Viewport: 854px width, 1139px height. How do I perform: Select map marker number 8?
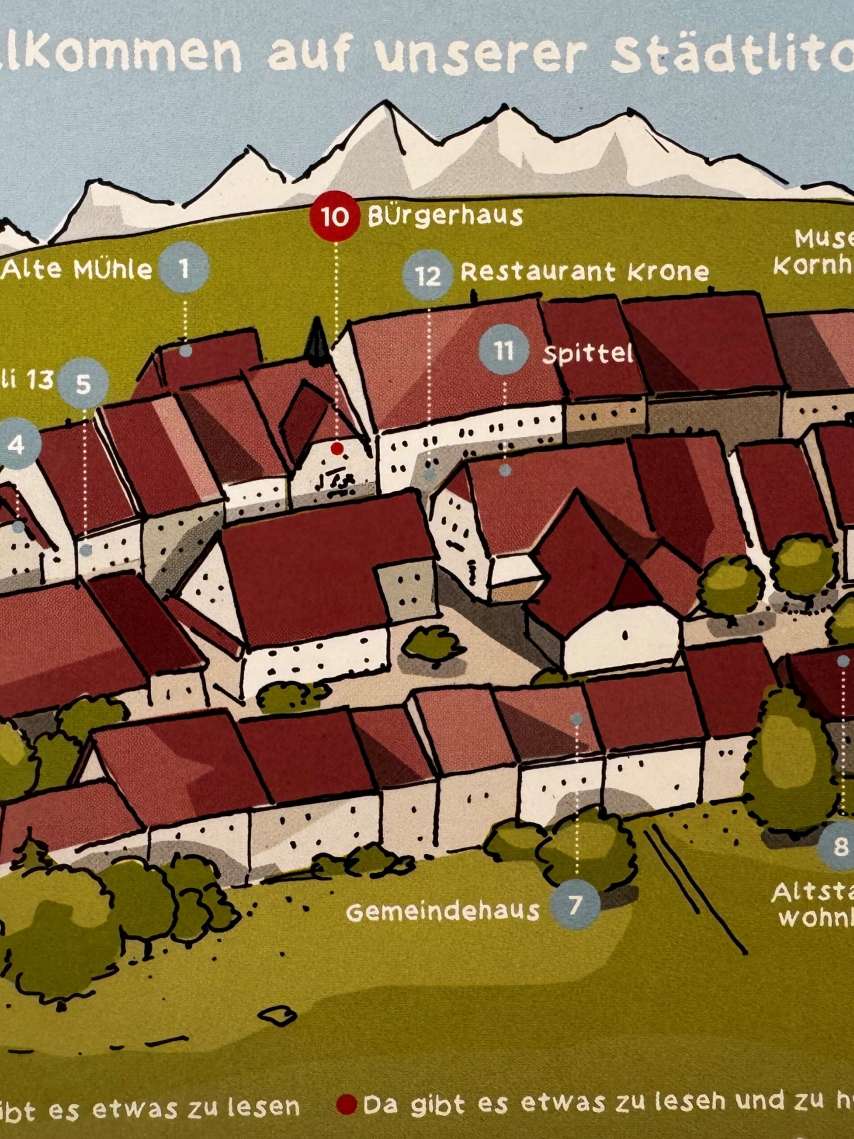coord(840,848)
